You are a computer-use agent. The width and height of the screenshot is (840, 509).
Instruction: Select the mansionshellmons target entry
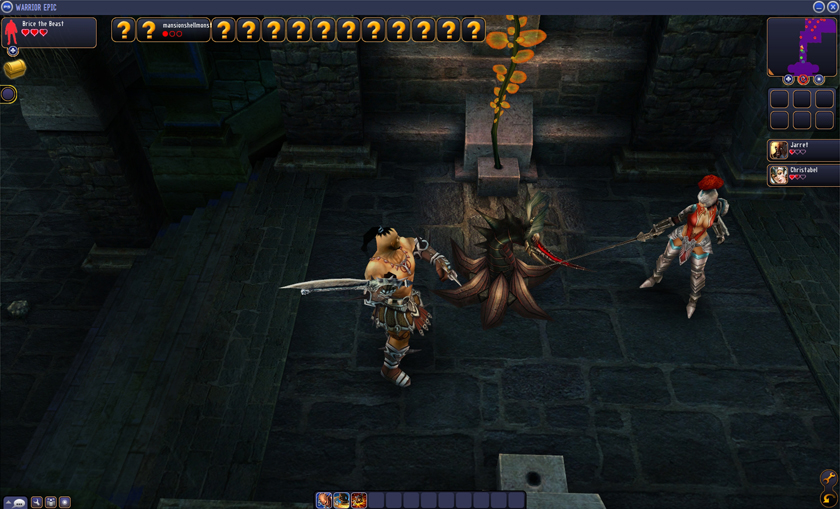pos(185,30)
